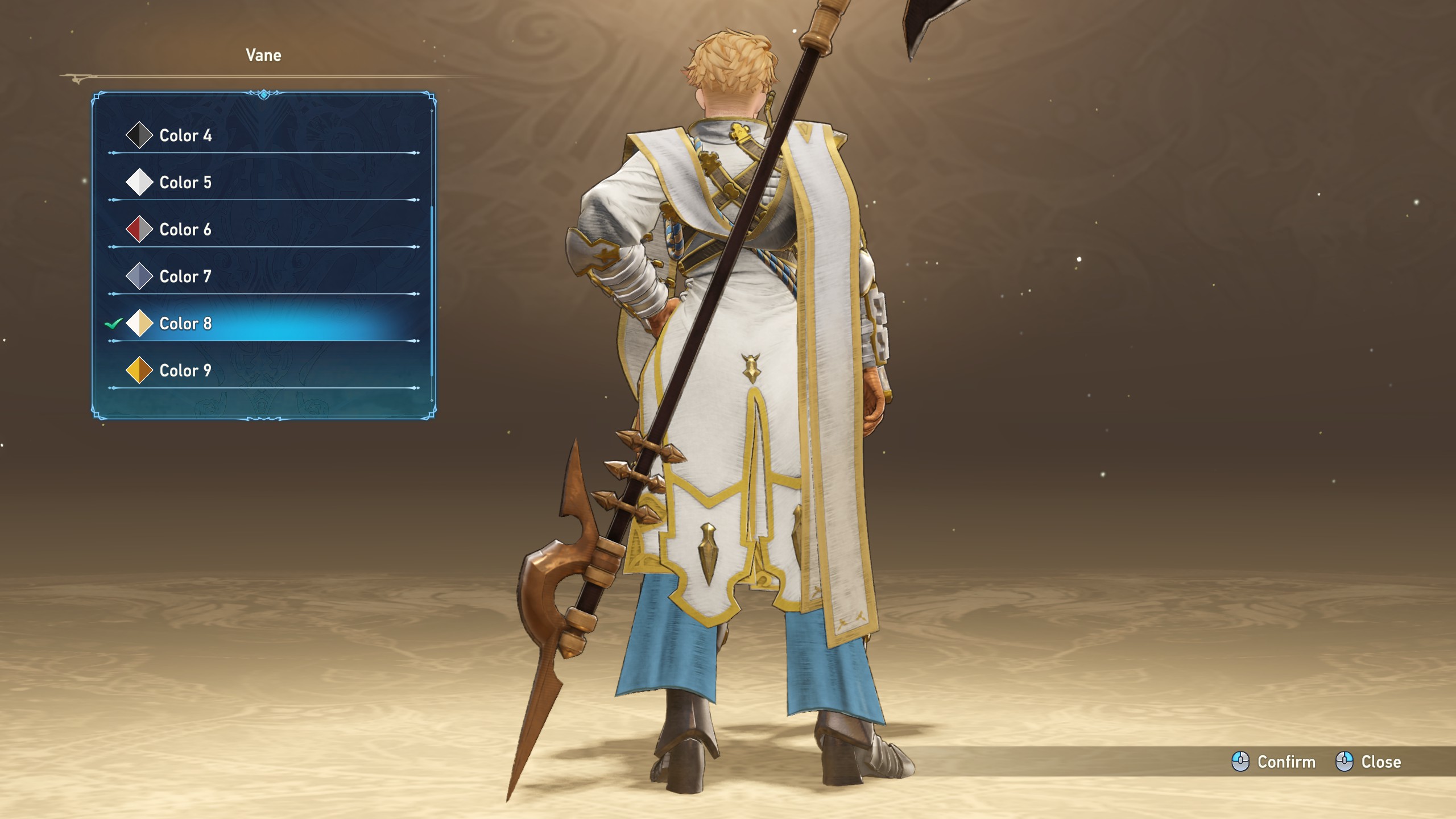The height and width of the screenshot is (819, 1456).
Task: Close the color selection menu
Action: pyautogui.click(x=1368, y=762)
